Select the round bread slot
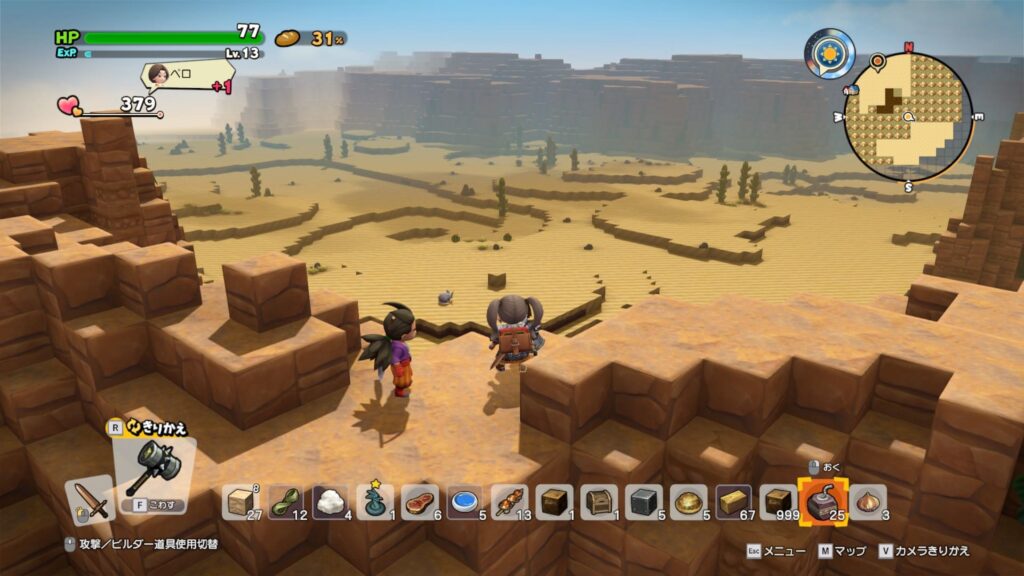The width and height of the screenshot is (1024, 576). (x=689, y=502)
